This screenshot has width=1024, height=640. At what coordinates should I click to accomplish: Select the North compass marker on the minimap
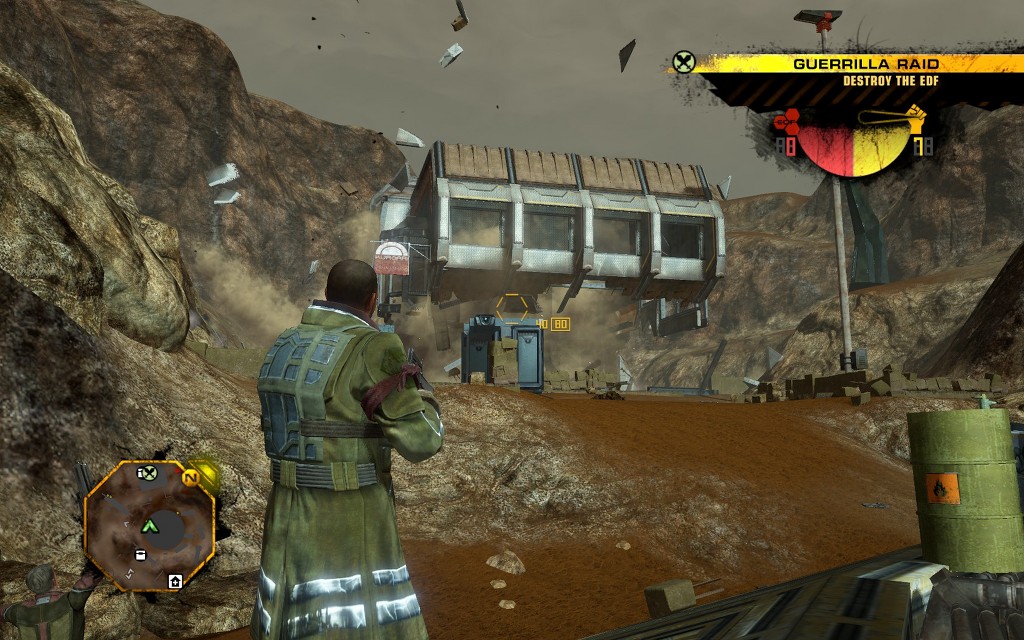189,478
